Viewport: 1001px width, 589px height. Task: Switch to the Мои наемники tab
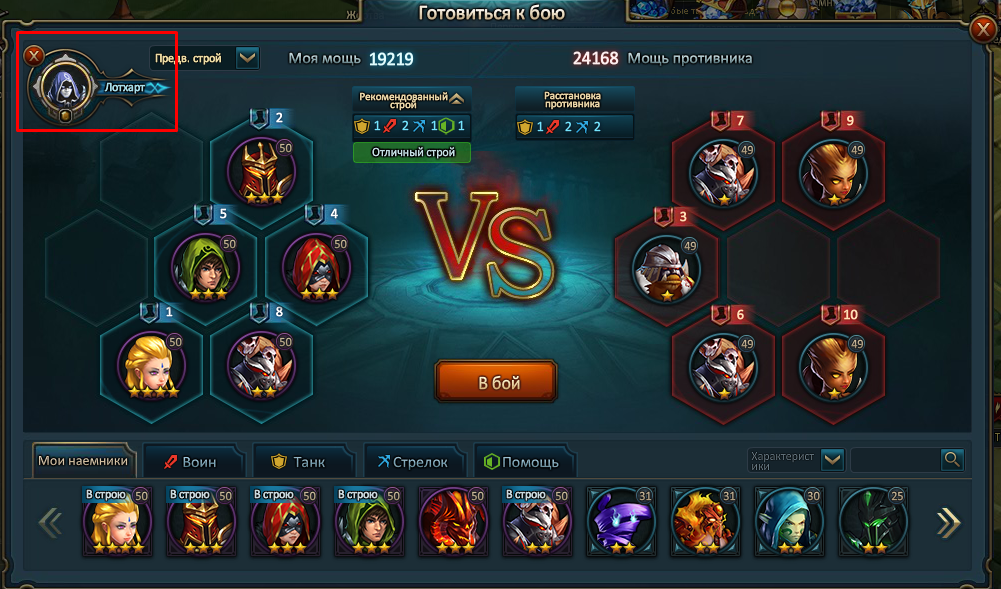[x=83, y=461]
